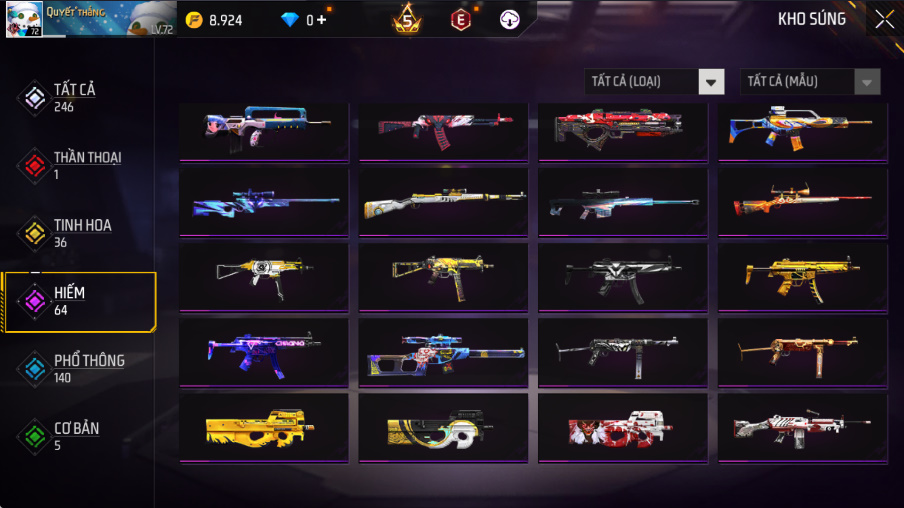Open the player profile avatar
The width and height of the screenshot is (904, 508).
pyautogui.click(x=22, y=18)
